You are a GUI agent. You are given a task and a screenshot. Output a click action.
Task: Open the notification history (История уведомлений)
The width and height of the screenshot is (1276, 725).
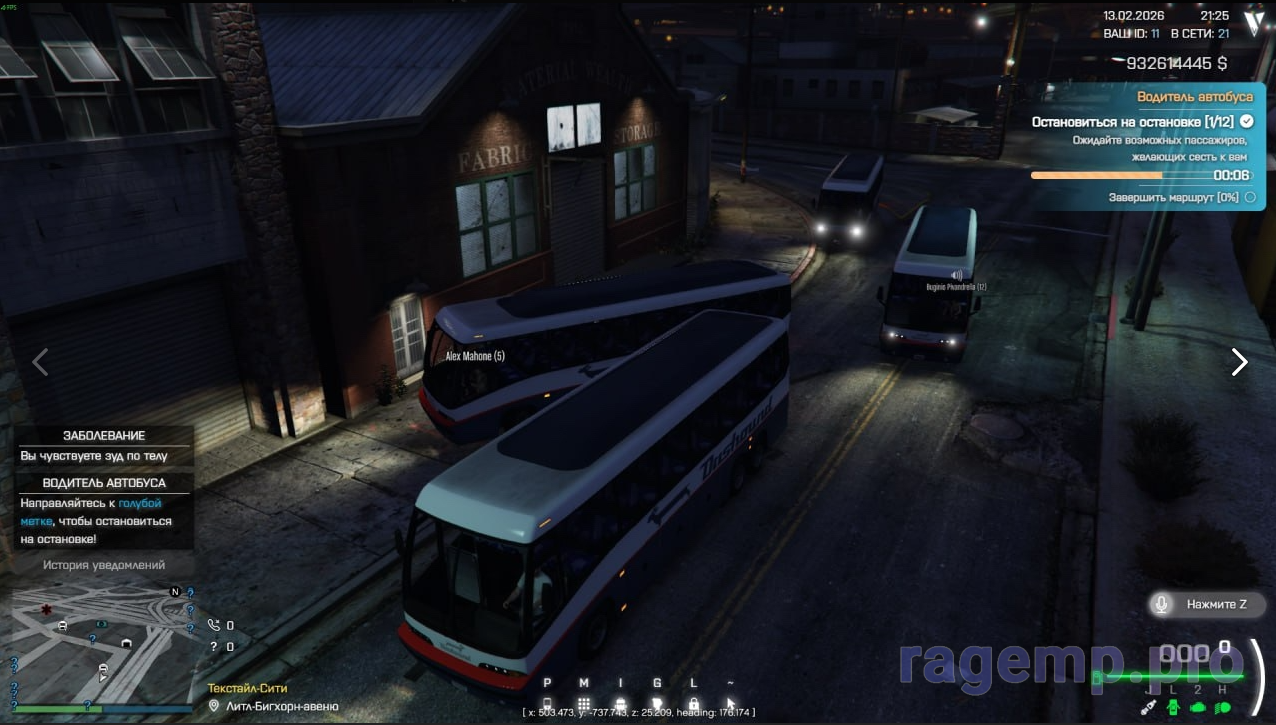[x=104, y=565]
